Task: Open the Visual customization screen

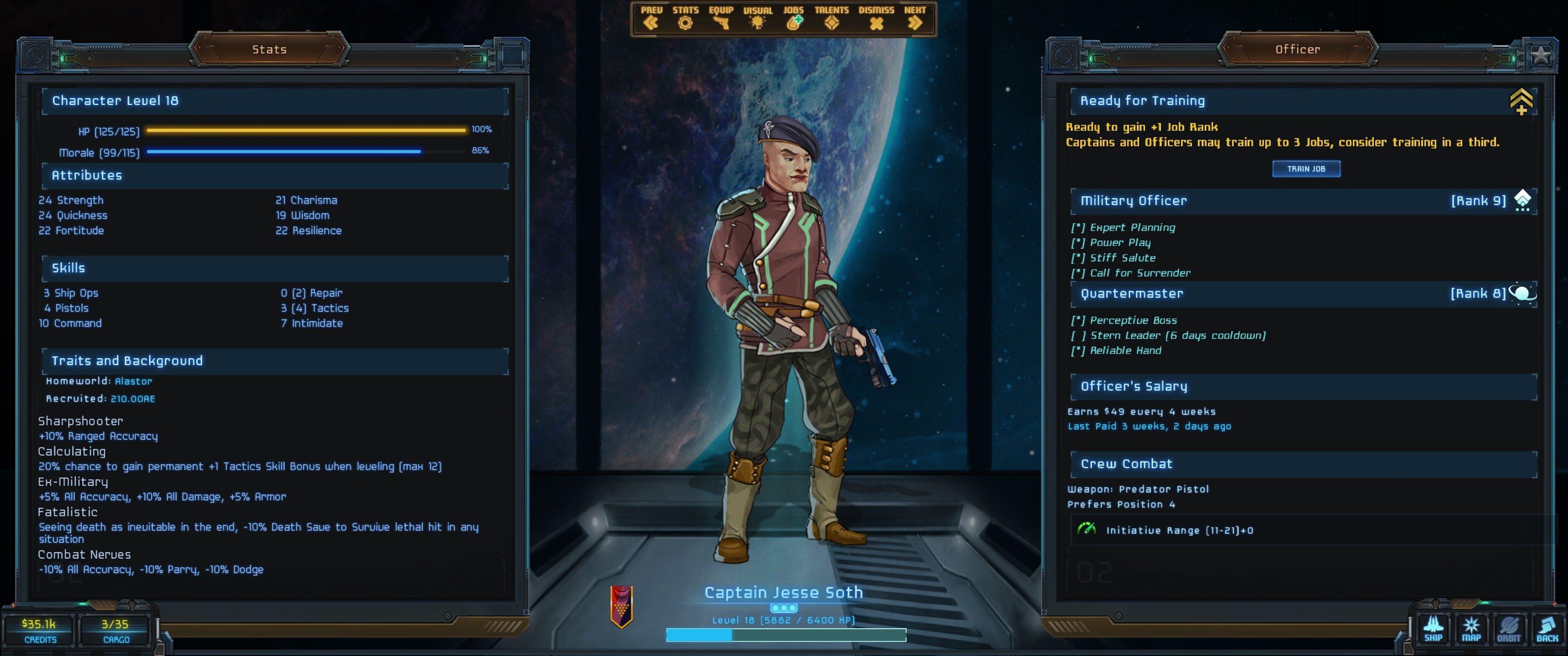Action: tap(757, 19)
